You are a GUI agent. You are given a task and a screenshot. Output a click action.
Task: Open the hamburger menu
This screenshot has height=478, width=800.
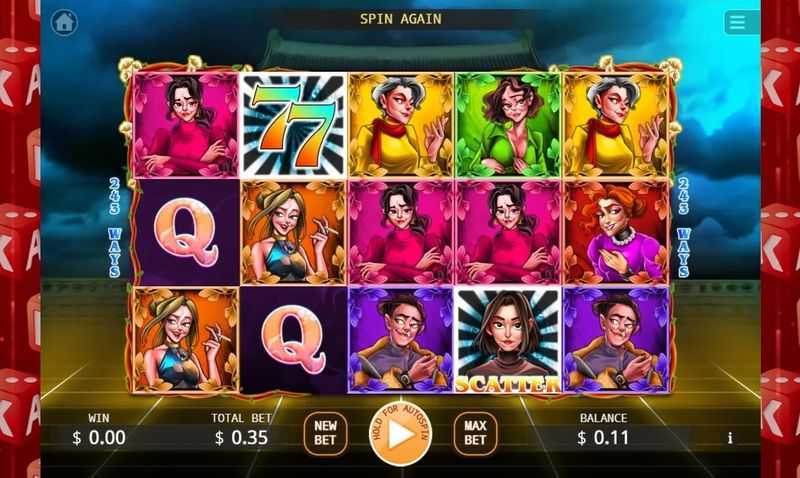(x=742, y=22)
